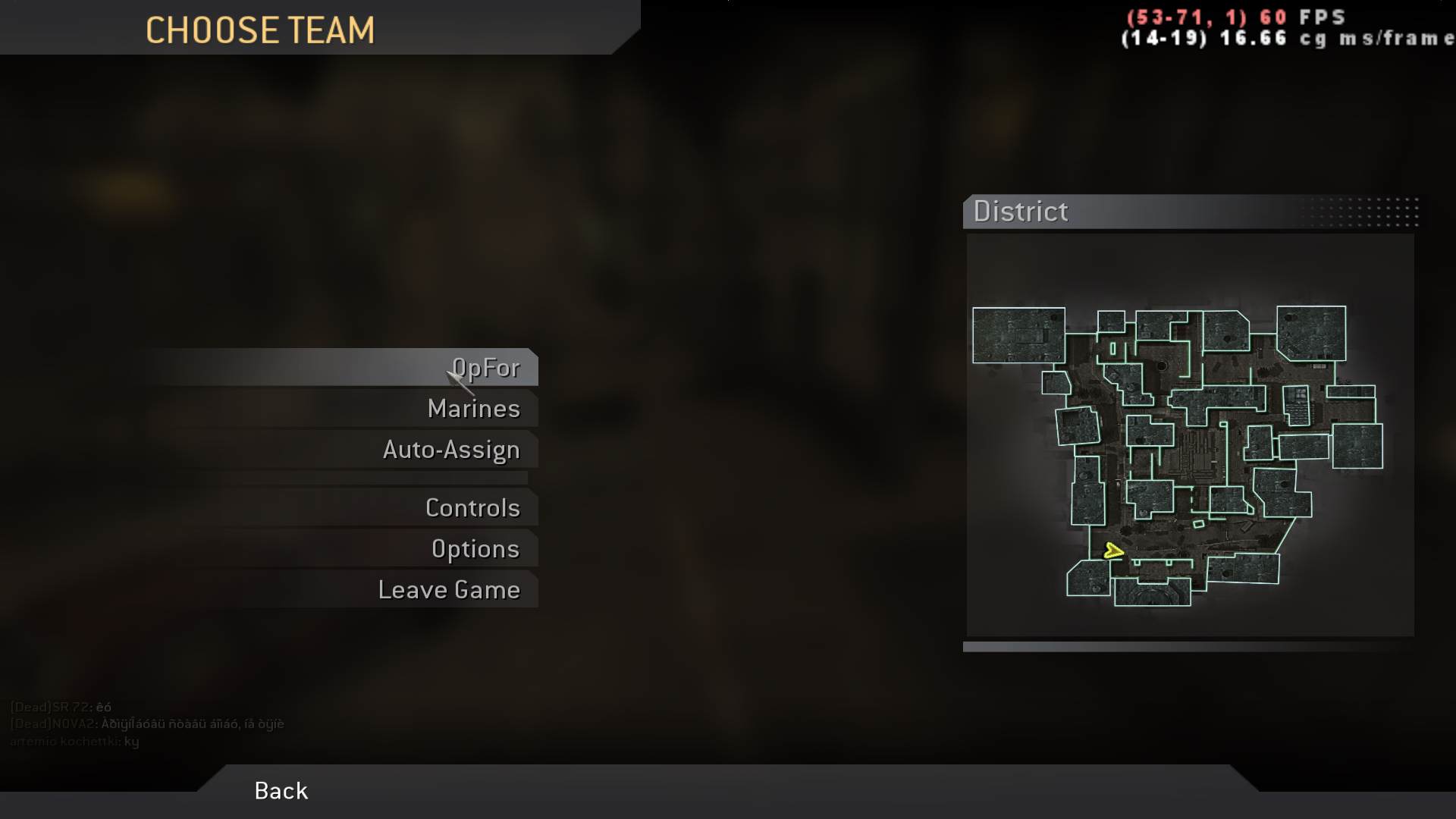Image resolution: width=1456 pixels, height=819 pixels.
Task: Choose Auto-Assign to balance teams
Action: (x=450, y=449)
